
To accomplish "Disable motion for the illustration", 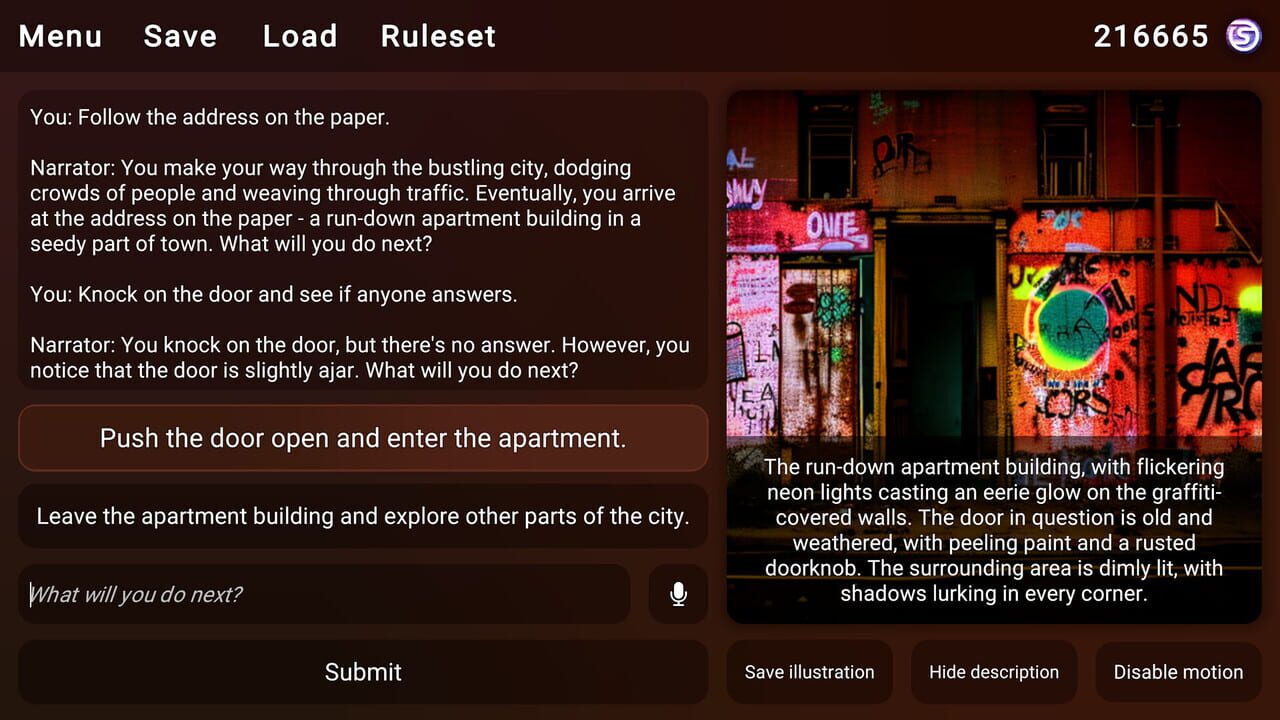I will [1178, 672].
